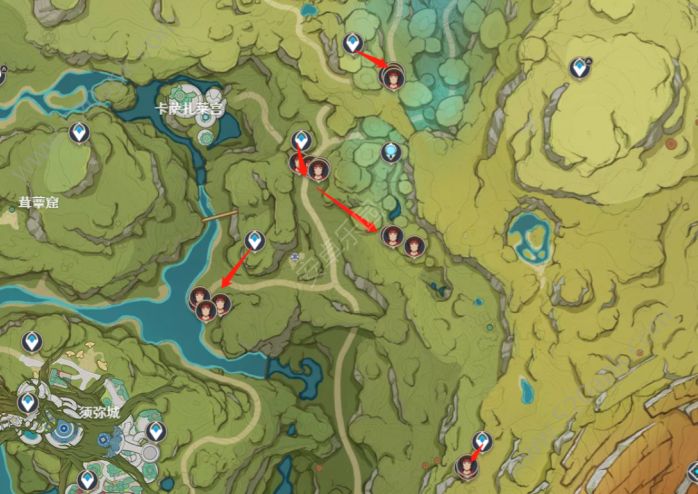Click the waypoint directly above the desert-edge enemy marker
Viewport: 698px width, 494px height.
(483, 441)
